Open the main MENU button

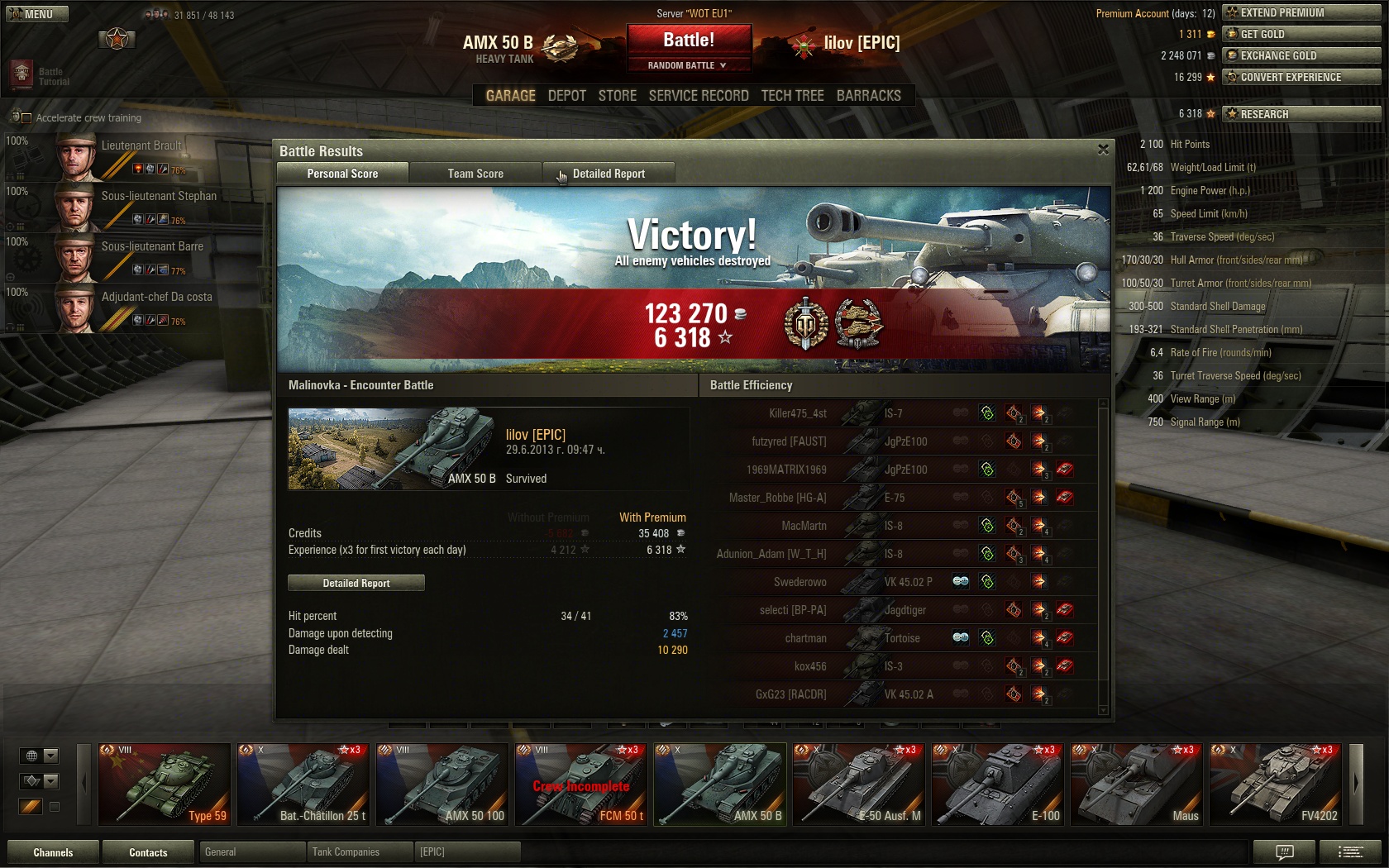(37, 14)
